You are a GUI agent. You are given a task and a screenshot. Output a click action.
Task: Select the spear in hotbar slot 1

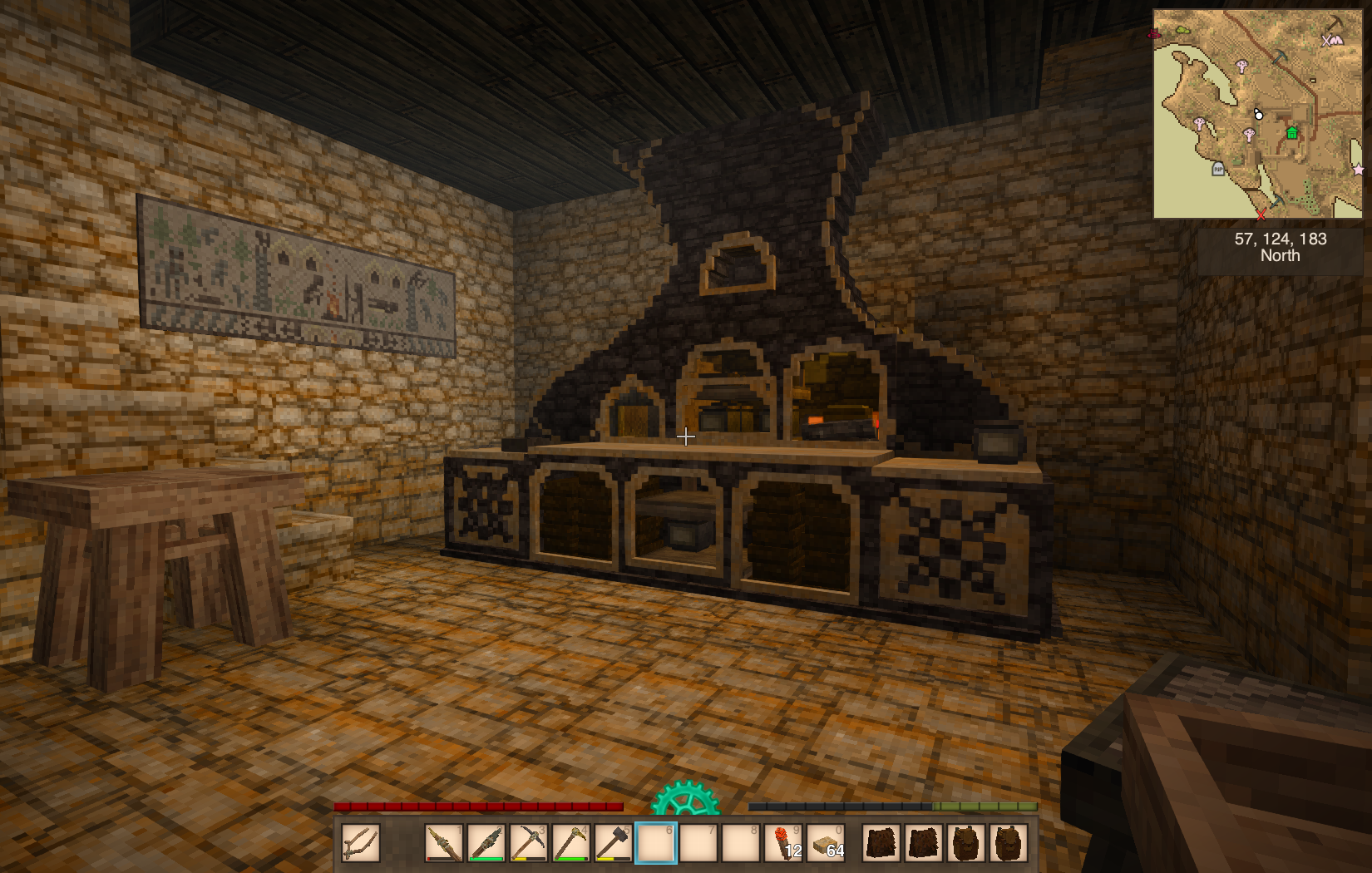445,843
